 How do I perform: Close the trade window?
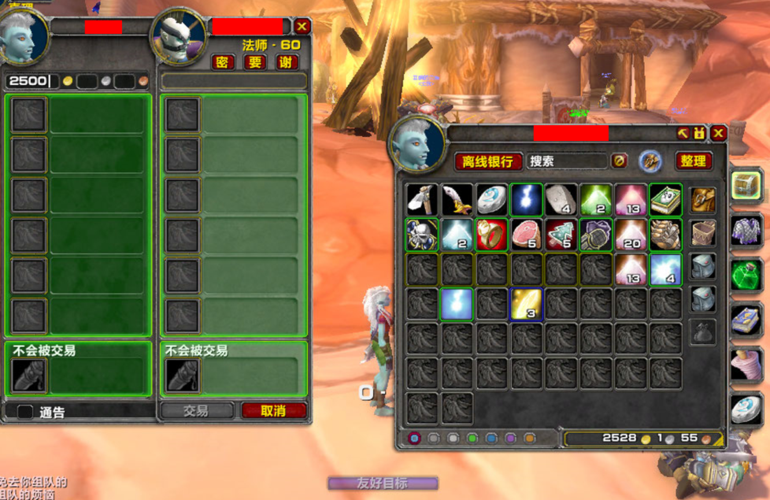[x=302, y=27]
